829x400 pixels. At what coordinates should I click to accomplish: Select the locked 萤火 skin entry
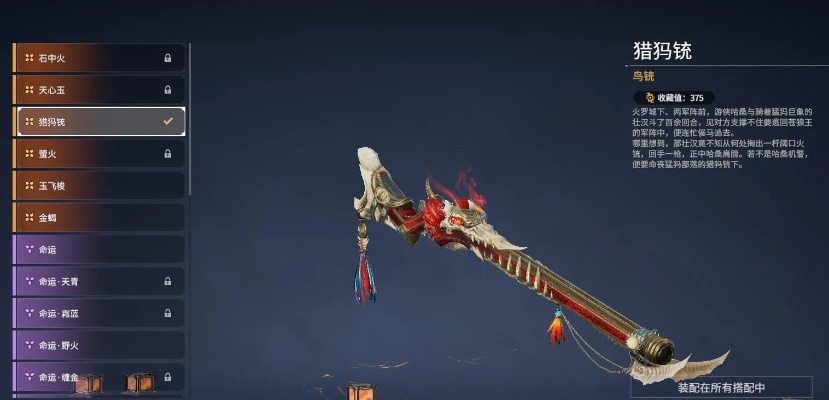[x=98, y=154]
